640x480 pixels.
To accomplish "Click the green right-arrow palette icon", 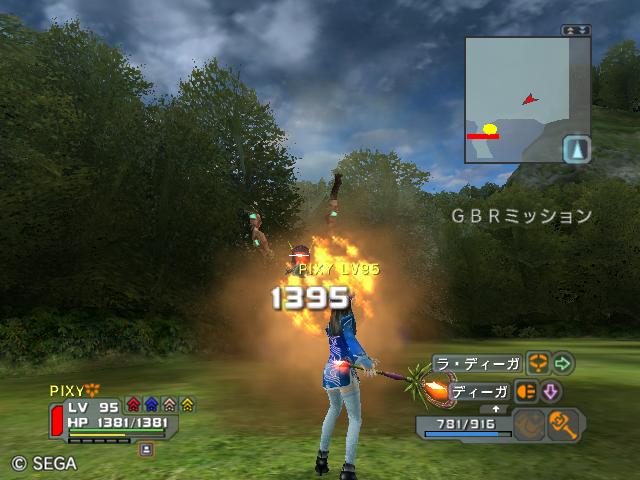I will pyautogui.click(x=563, y=362).
